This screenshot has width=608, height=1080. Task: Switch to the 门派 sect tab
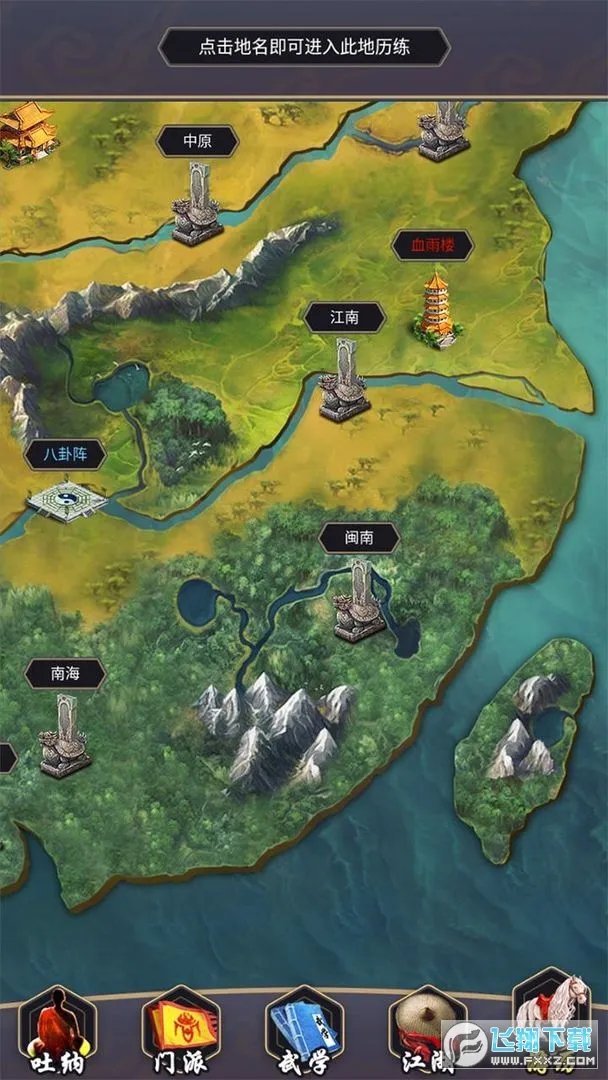[x=181, y=1030]
